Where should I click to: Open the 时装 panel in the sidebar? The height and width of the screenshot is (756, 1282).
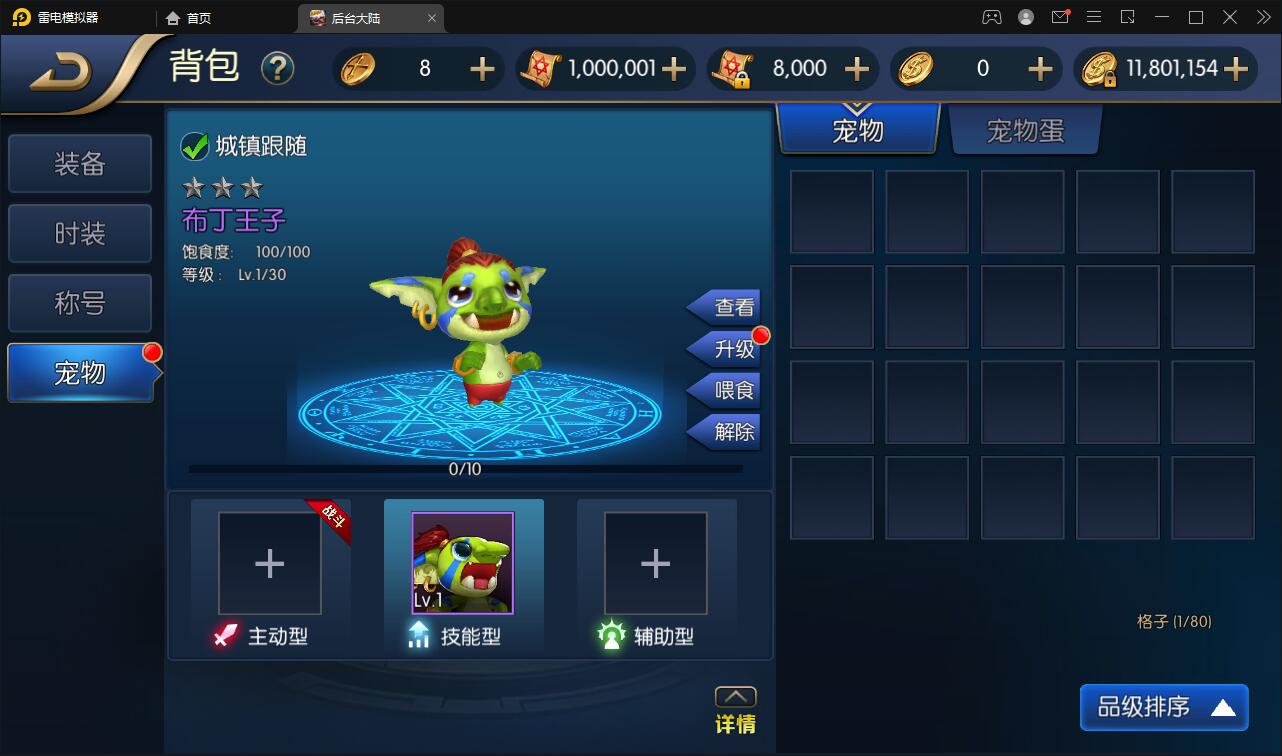coord(79,233)
